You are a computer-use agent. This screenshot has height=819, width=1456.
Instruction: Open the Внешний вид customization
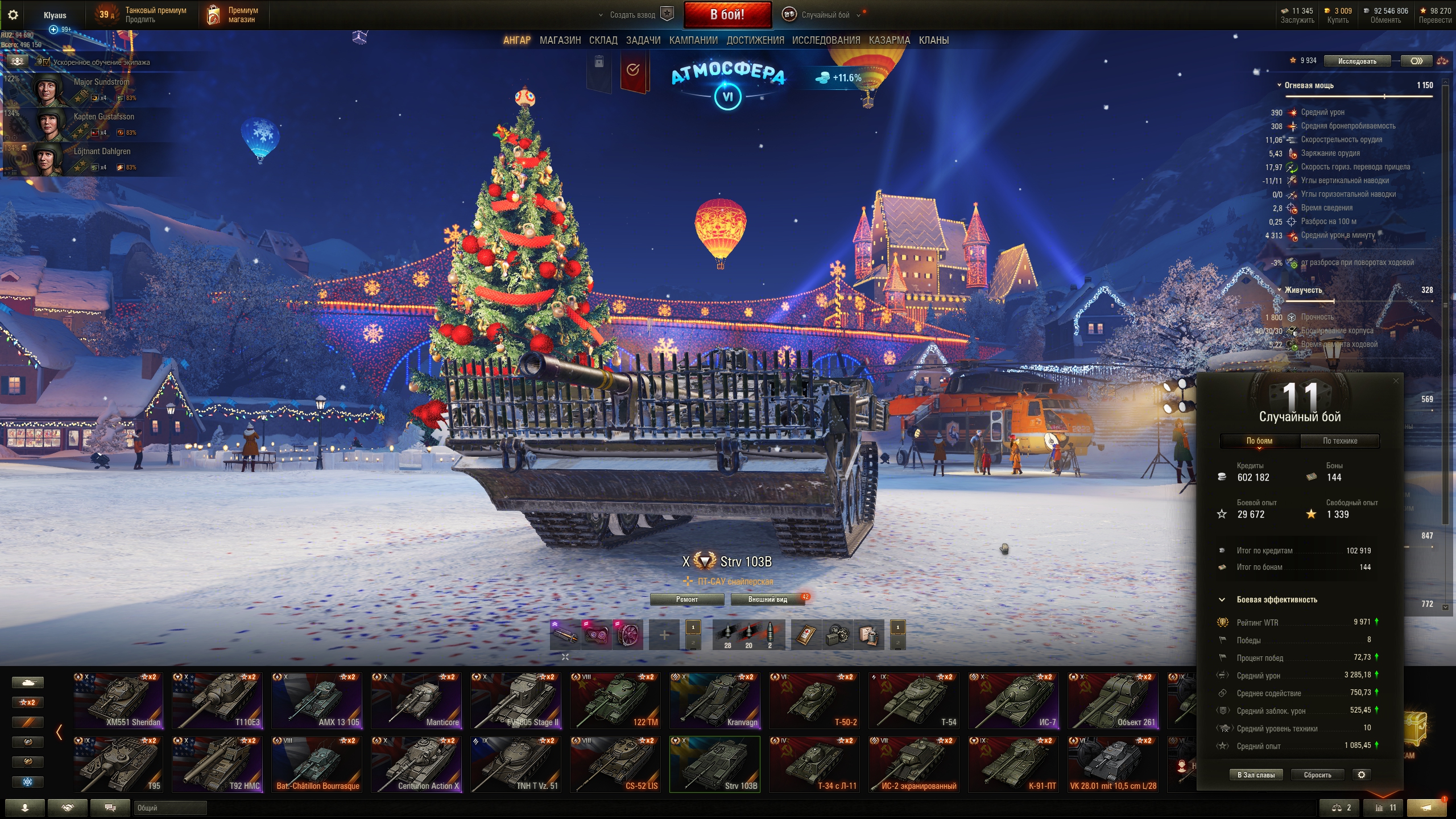point(767,599)
